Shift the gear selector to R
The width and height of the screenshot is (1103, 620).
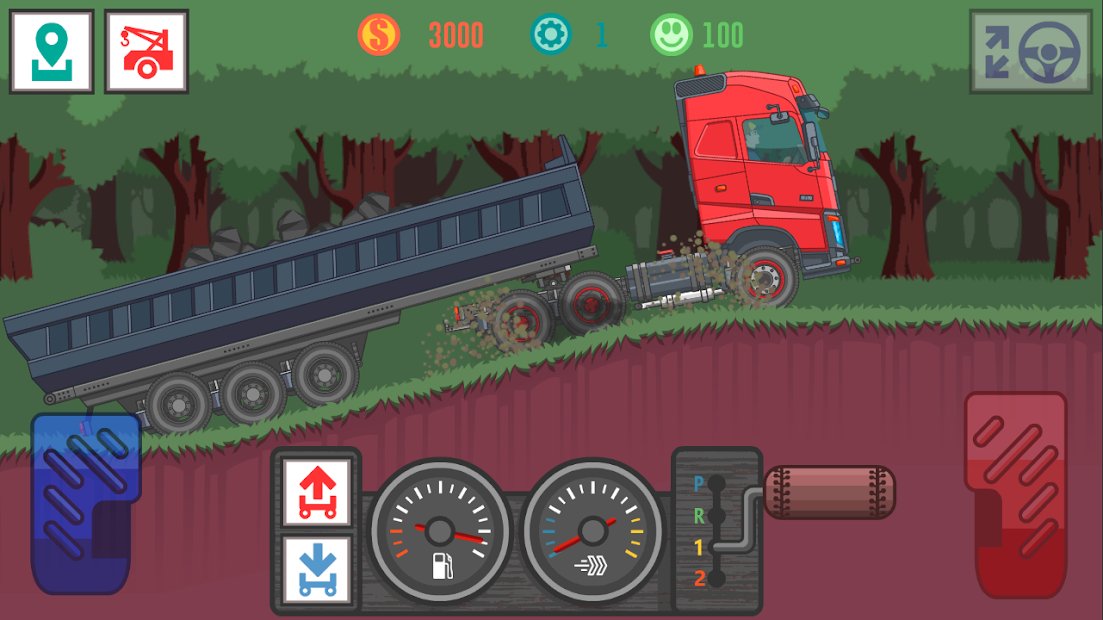pos(714,516)
